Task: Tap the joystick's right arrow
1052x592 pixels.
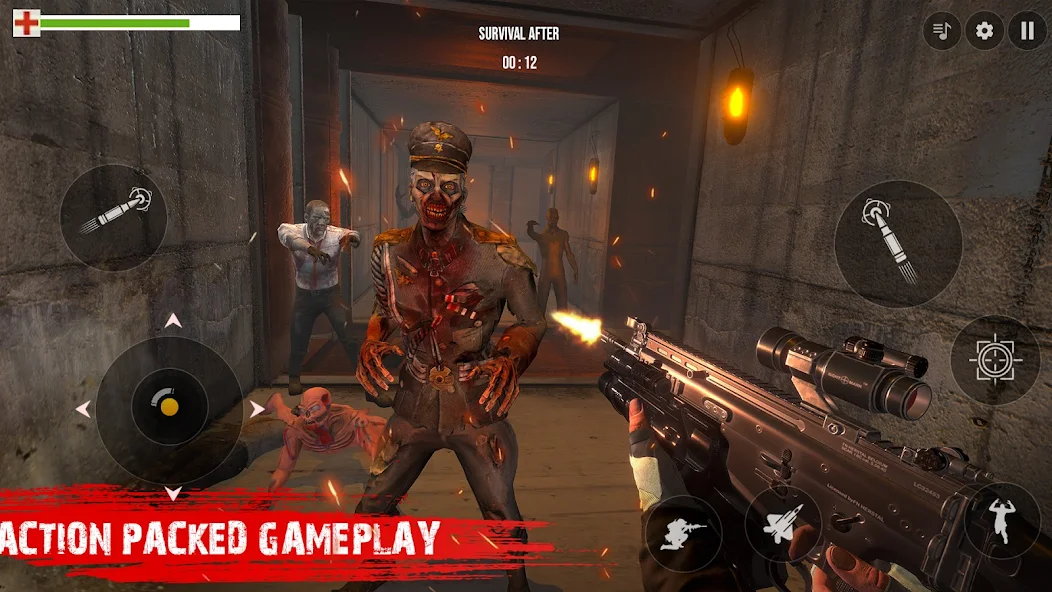Action: pyautogui.click(x=257, y=409)
